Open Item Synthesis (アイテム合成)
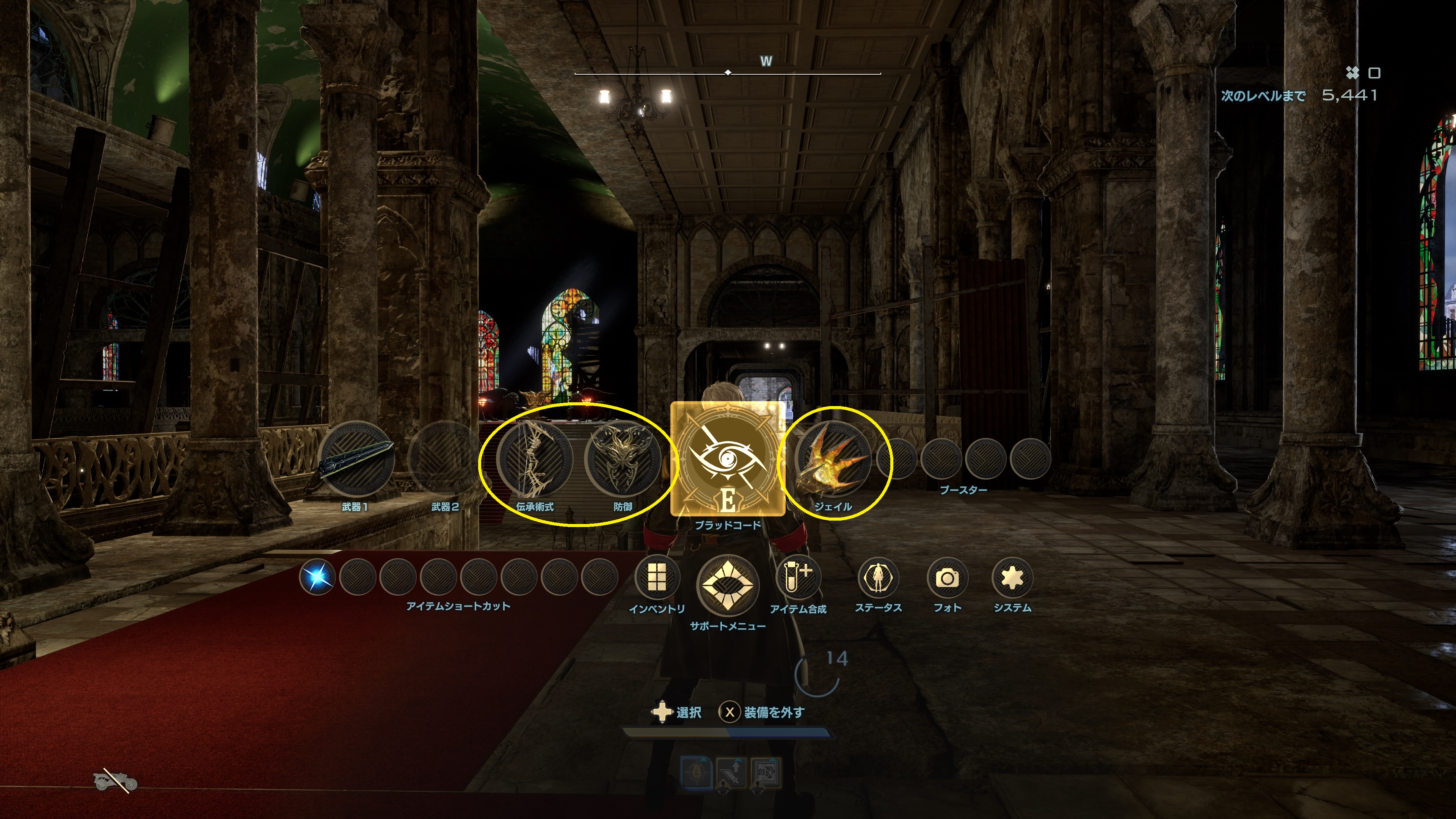This screenshot has height=819, width=1456. 798,577
